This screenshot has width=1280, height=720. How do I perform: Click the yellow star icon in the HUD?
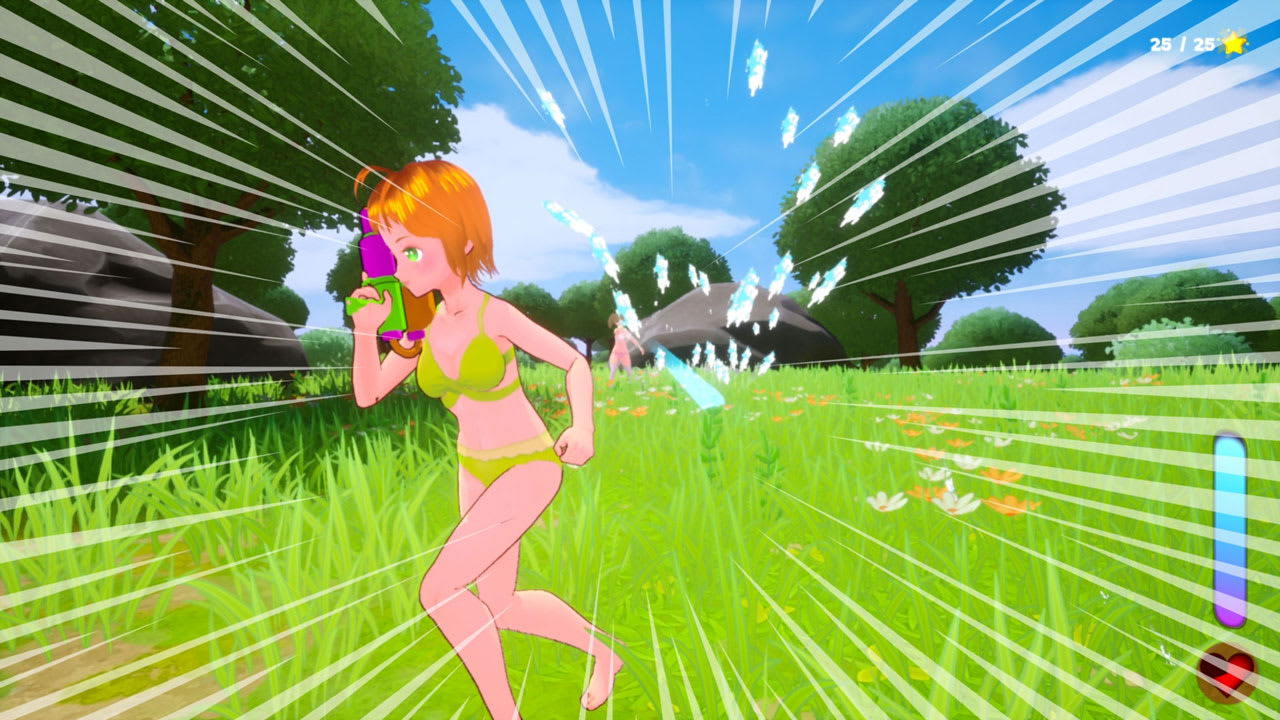point(1233,43)
